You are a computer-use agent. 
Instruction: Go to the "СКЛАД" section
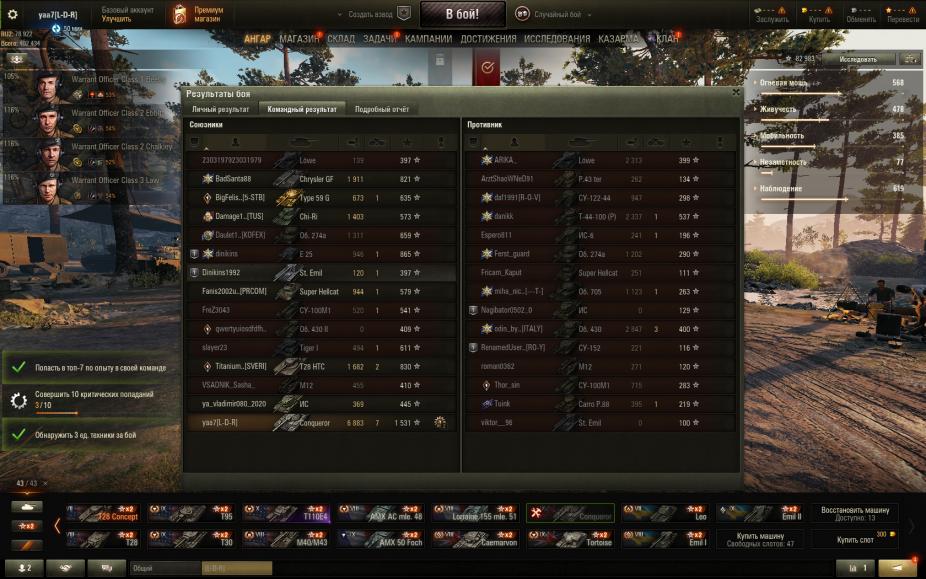[341, 39]
